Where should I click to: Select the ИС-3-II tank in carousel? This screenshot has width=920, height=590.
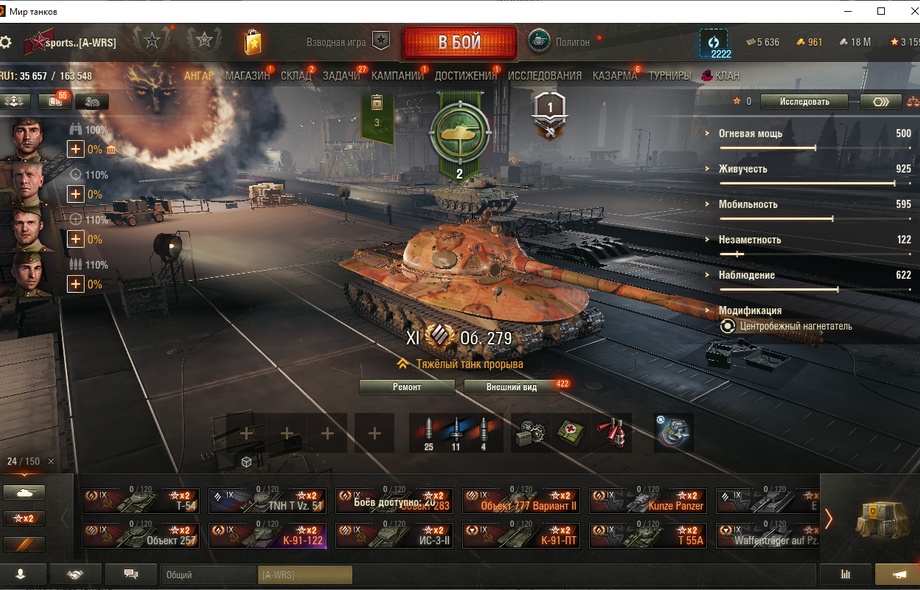(x=394, y=536)
